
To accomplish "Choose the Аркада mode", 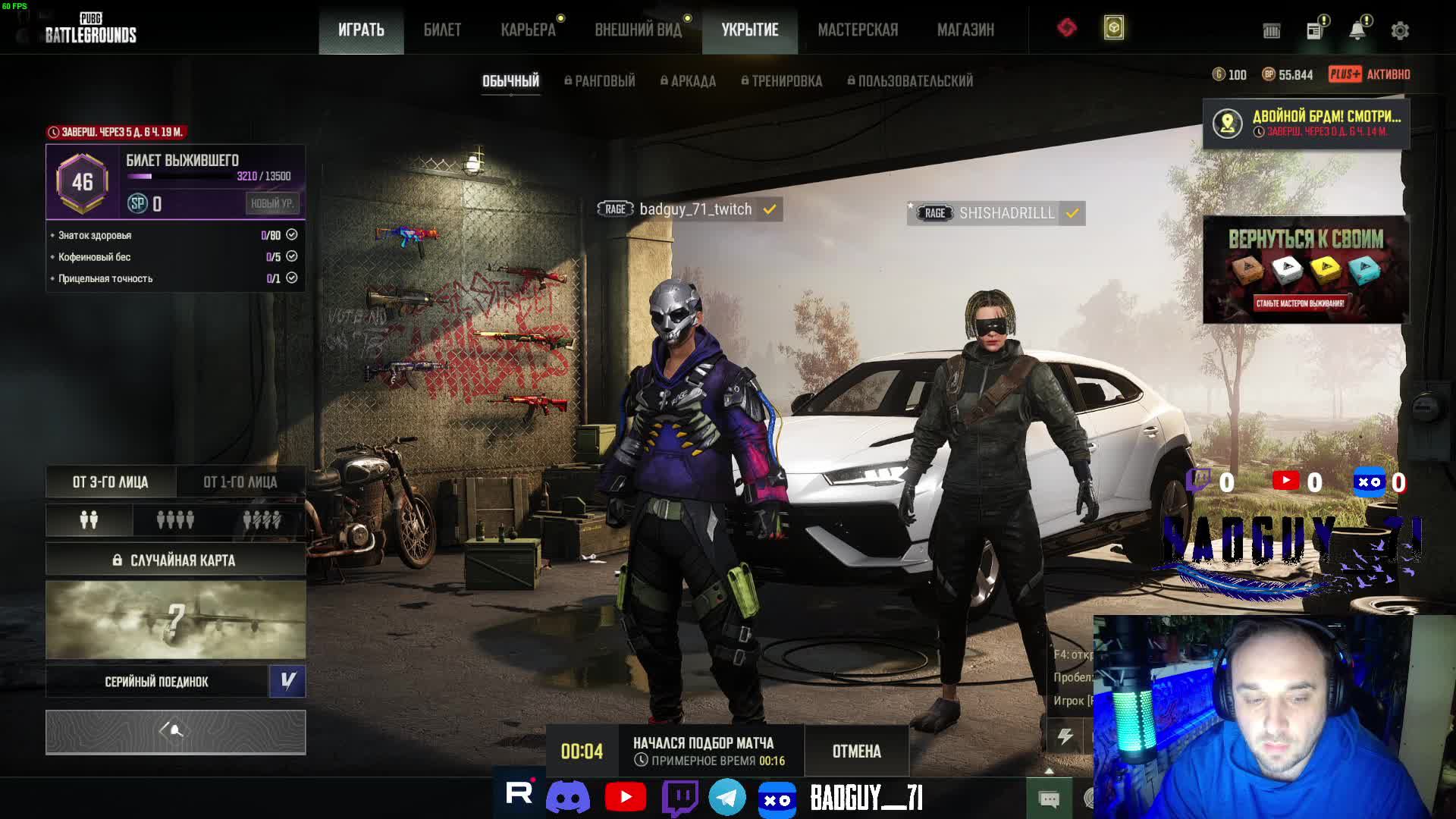I will [x=688, y=81].
